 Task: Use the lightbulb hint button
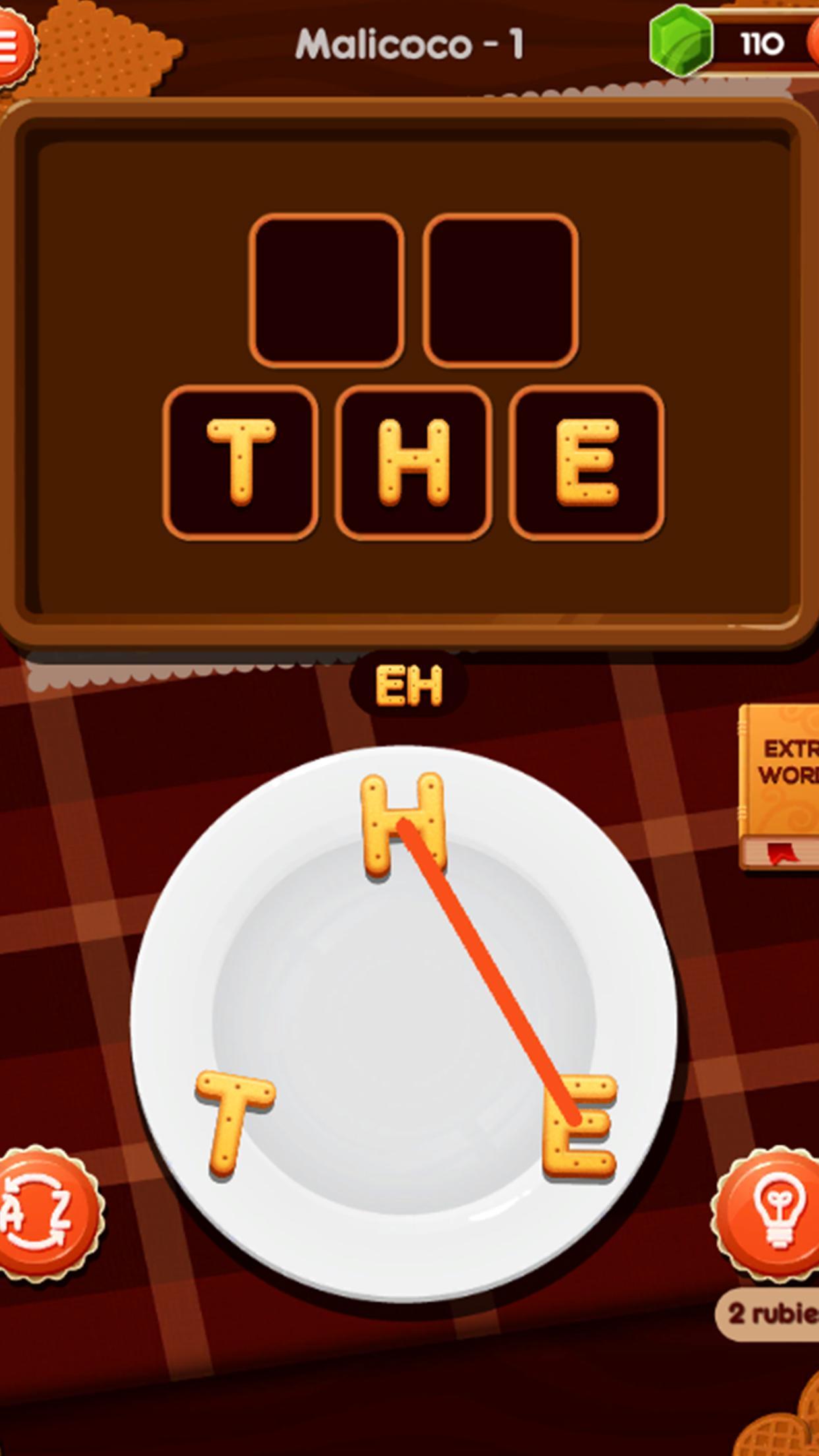point(773,1213)
